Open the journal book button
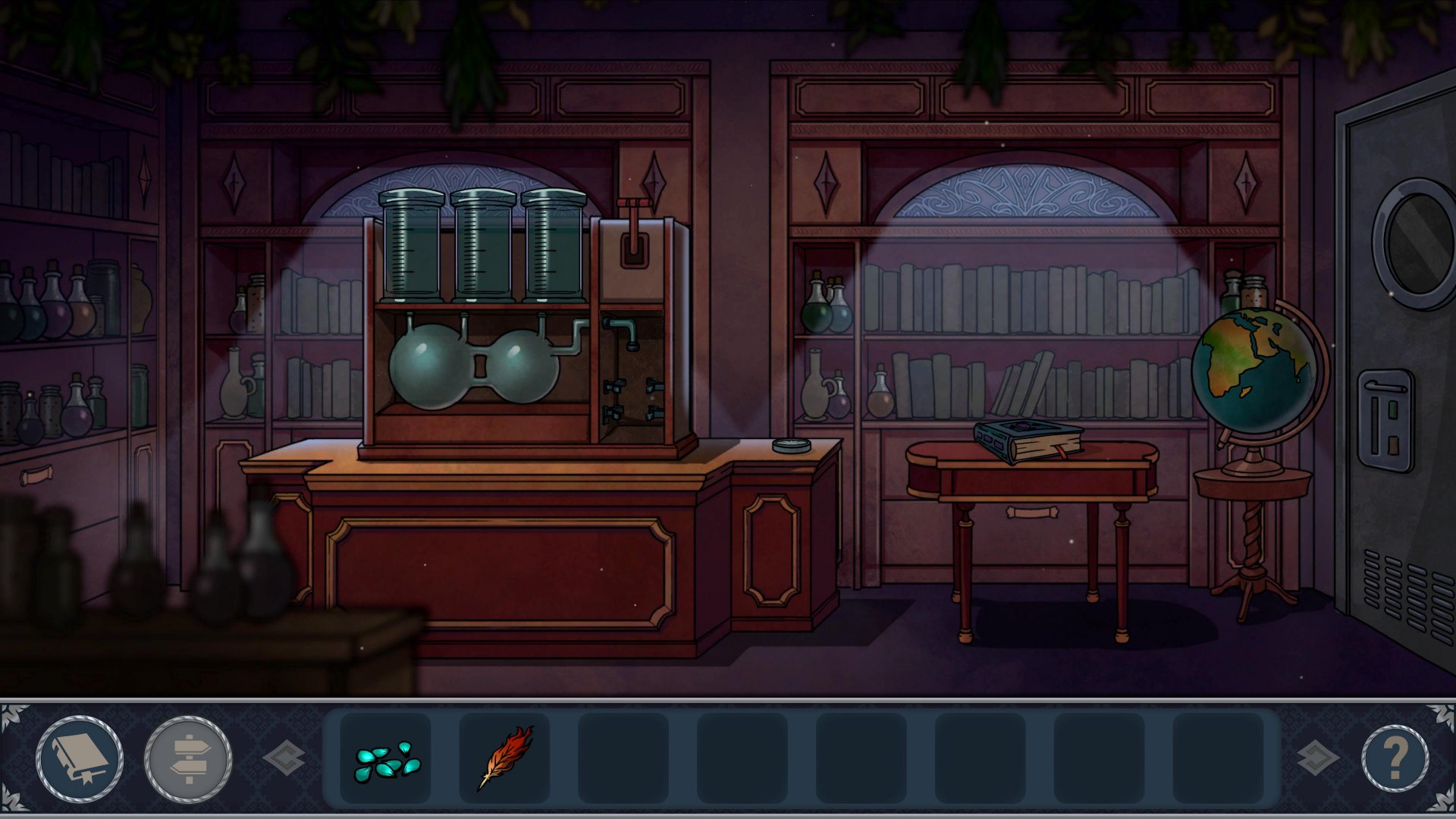The height and width of the screenshot is (819, 1456). [80, 758]
